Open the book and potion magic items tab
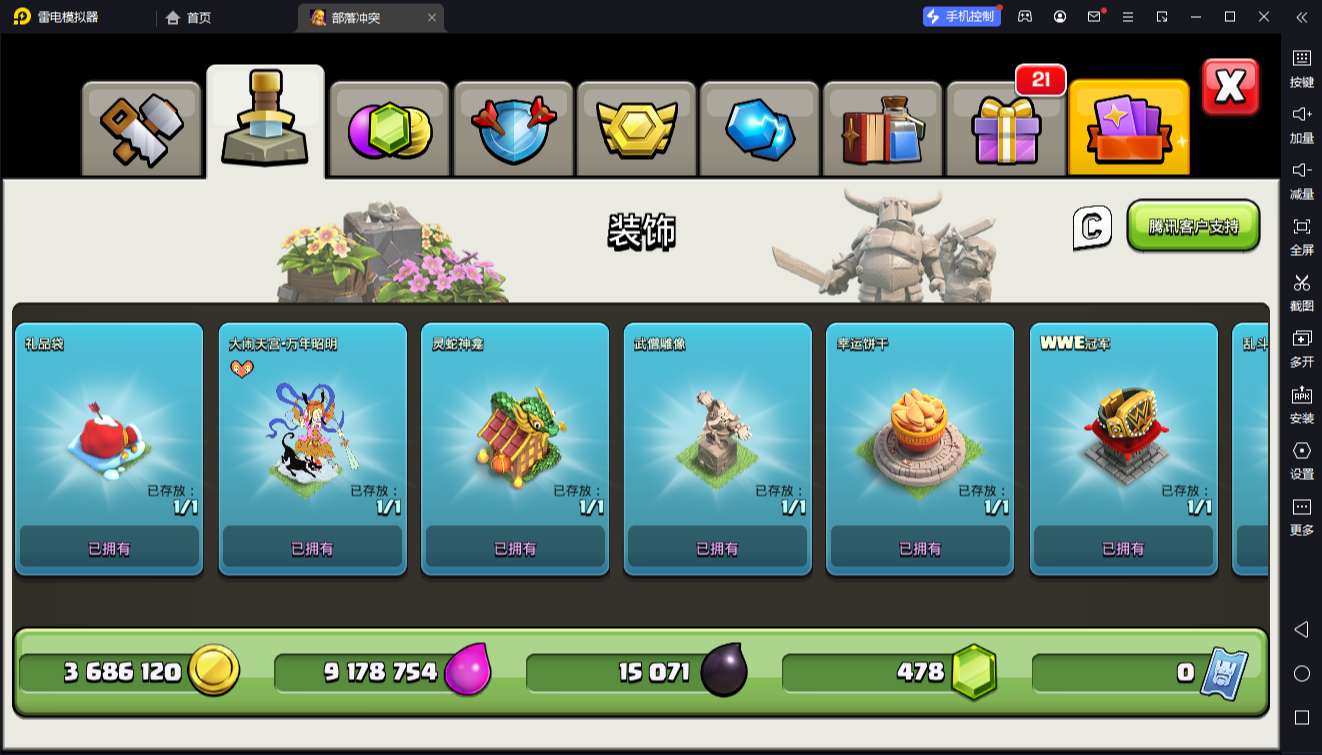This screenshot has width=1322, height=755. (882, 129)
